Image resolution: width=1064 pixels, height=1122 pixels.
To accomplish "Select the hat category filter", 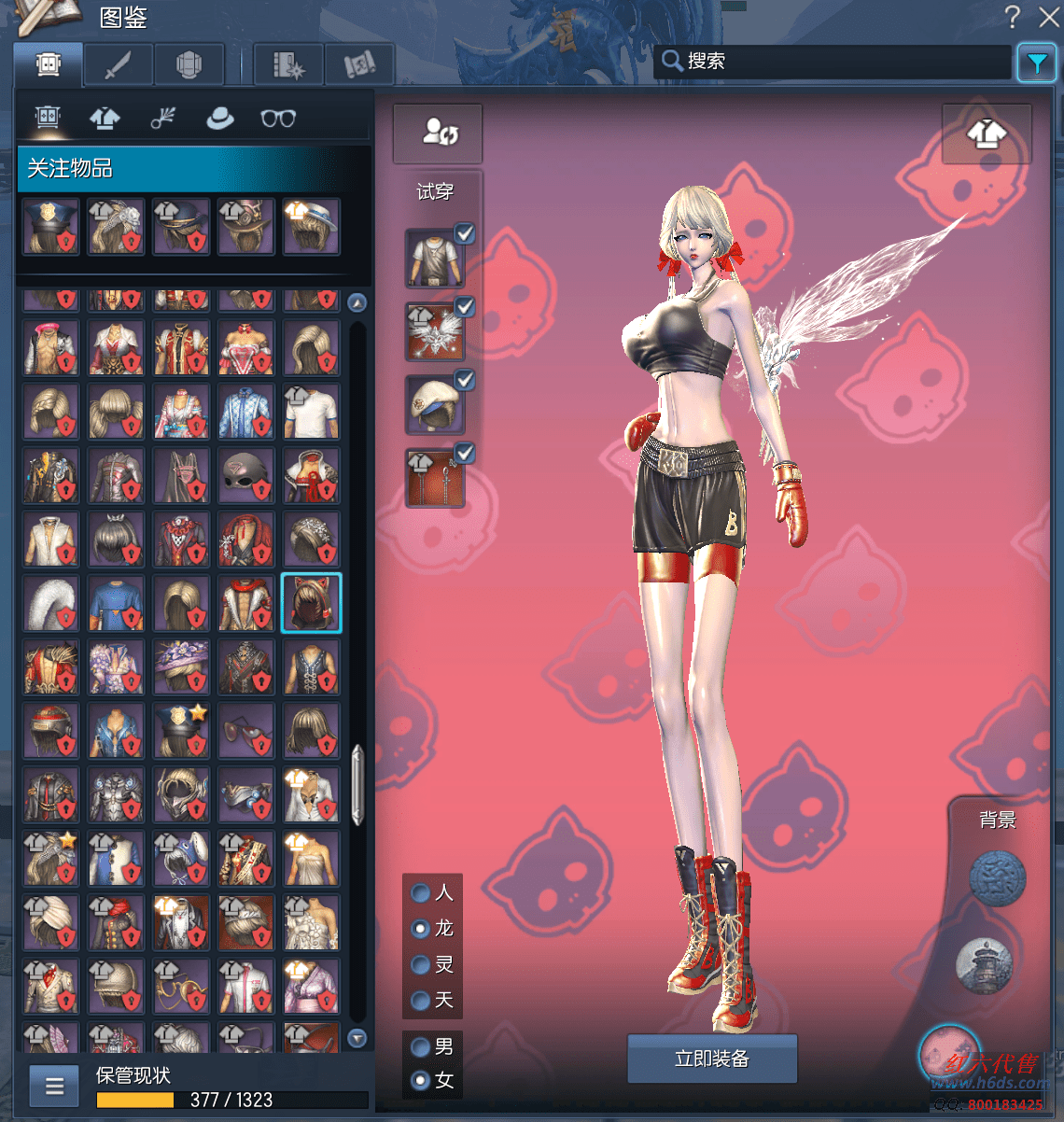I will coord(220,119).
